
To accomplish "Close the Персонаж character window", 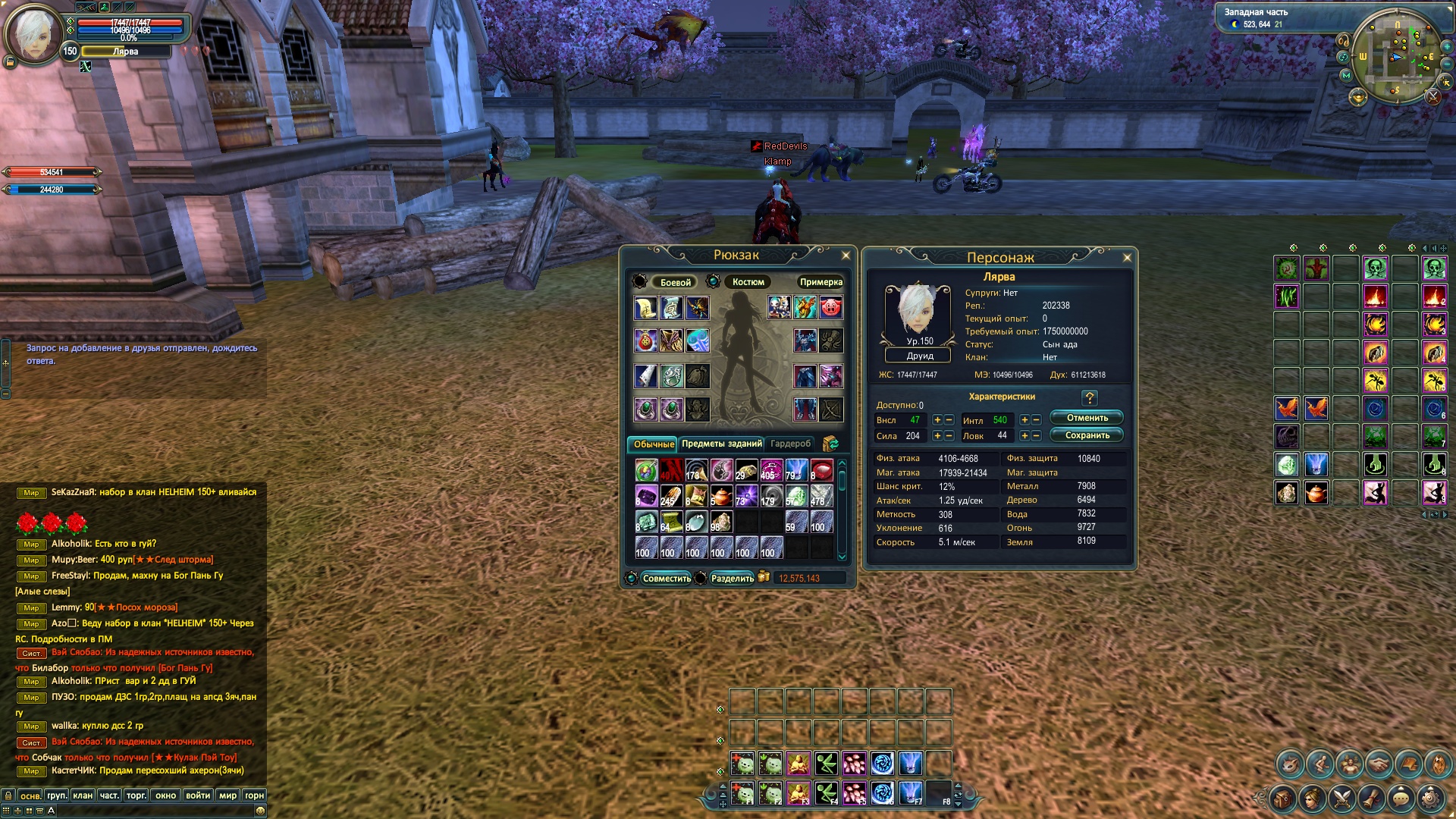I will (x=1127, y=258).
